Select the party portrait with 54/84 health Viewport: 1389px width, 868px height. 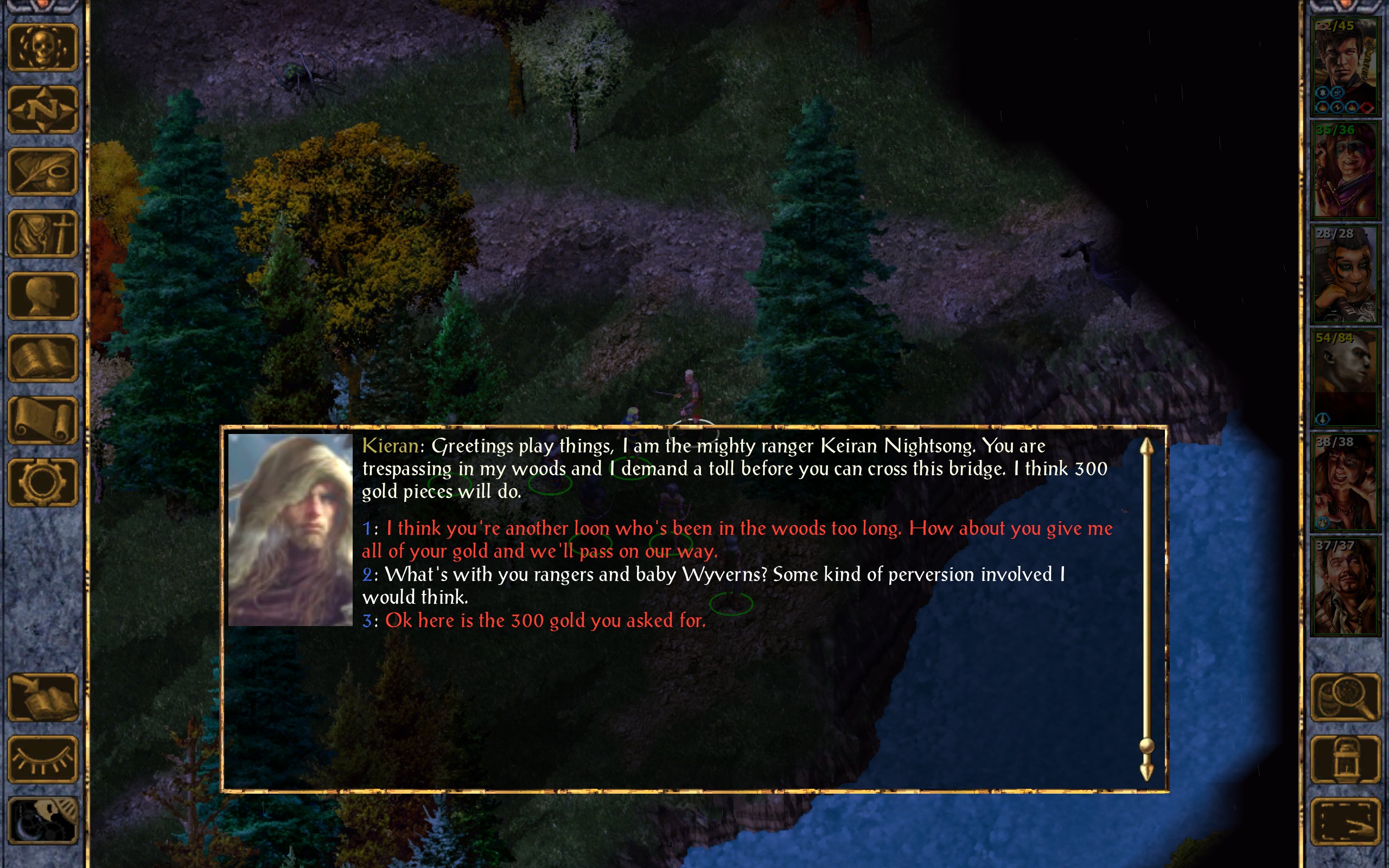[1345, 378]
